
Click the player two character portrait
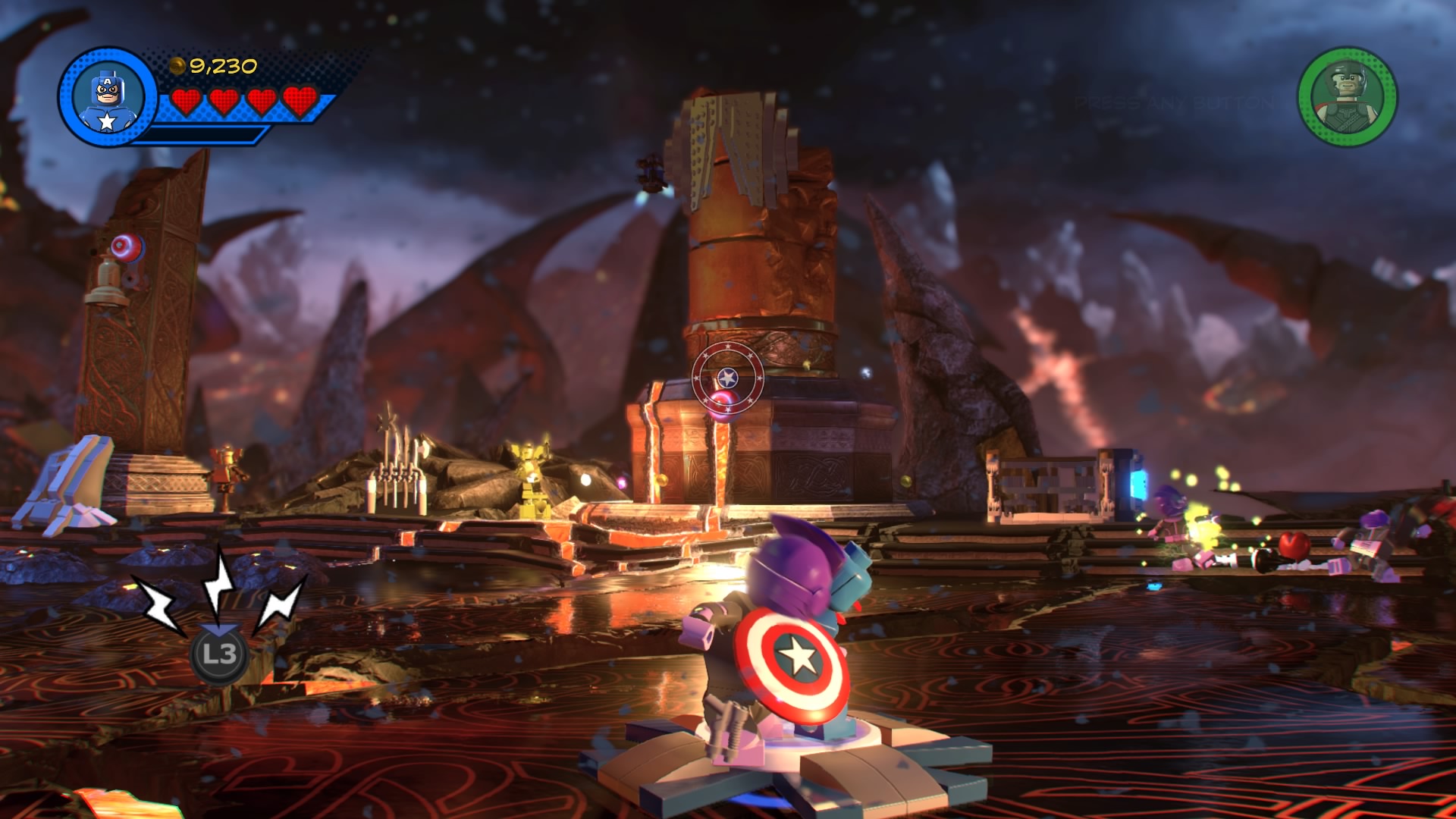[x=1348, y=96]
